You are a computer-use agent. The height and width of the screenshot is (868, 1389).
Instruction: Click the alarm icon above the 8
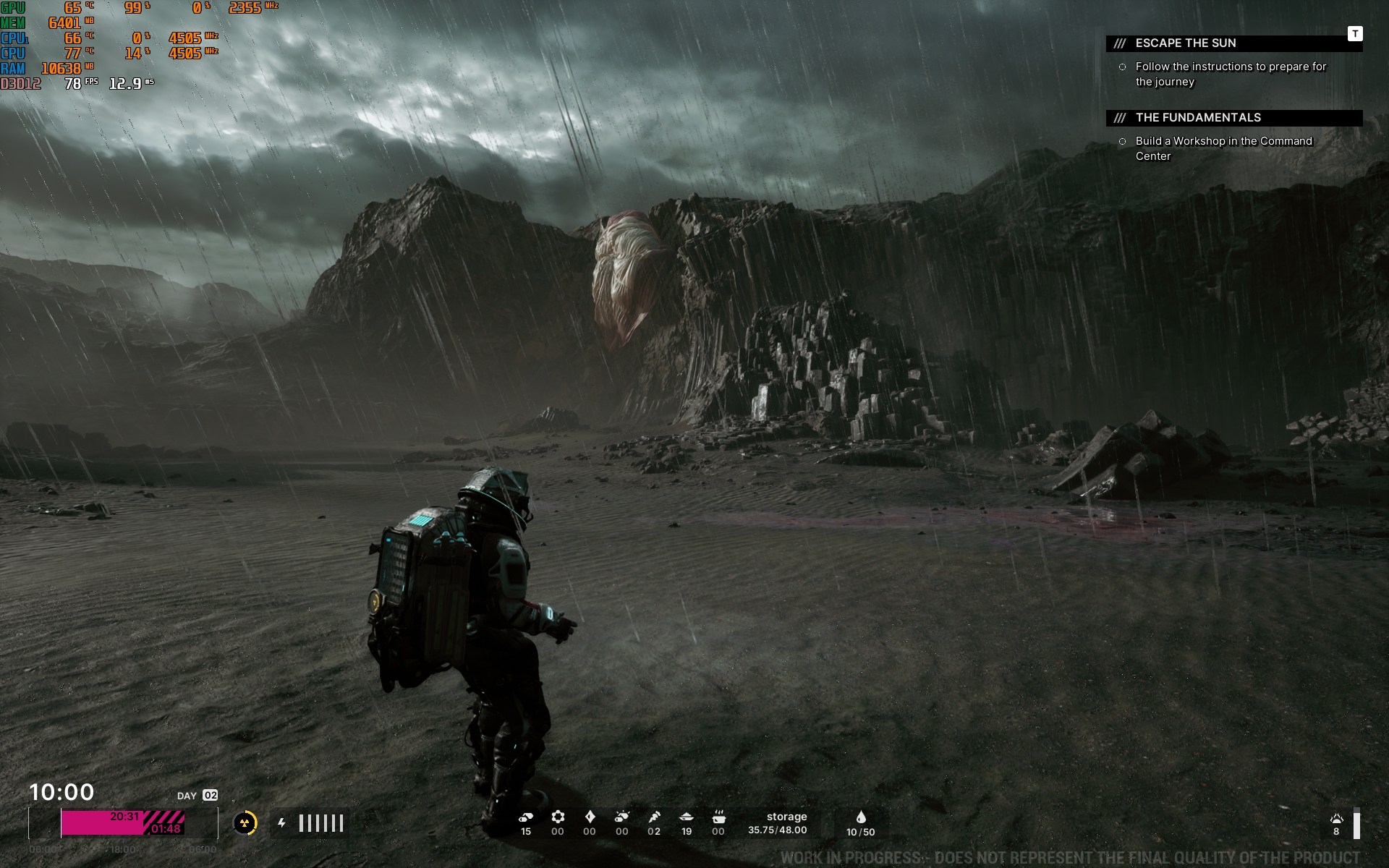coord(1336,819)
